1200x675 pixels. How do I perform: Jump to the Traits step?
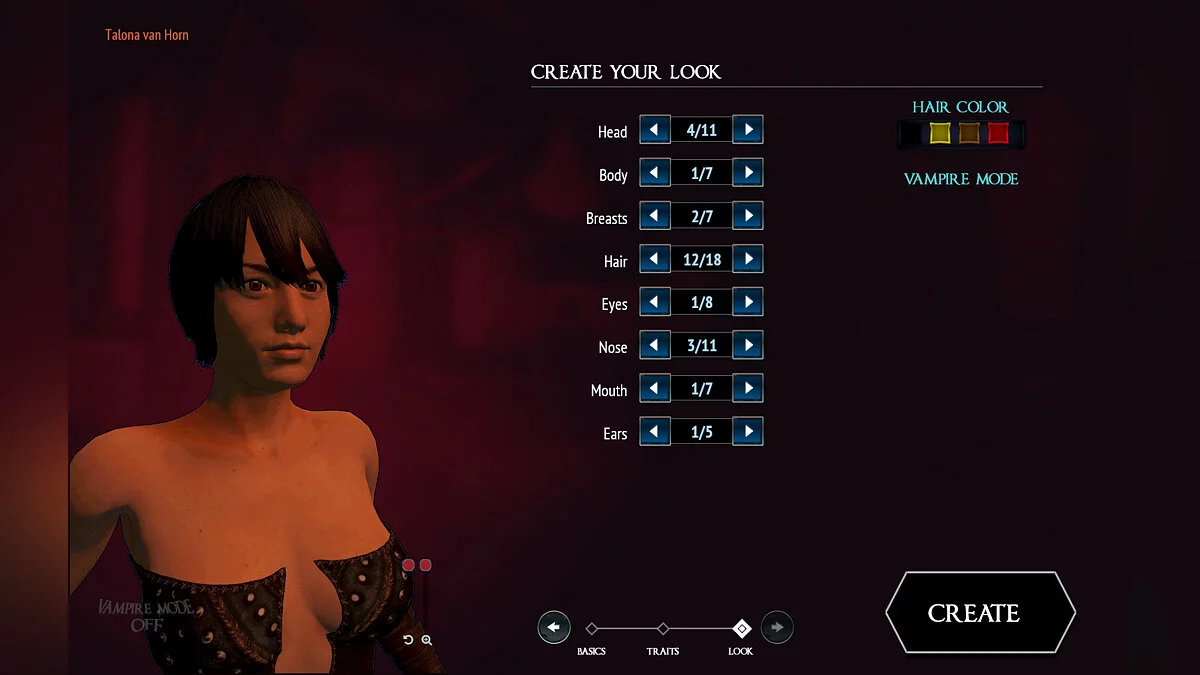point(663,629)
